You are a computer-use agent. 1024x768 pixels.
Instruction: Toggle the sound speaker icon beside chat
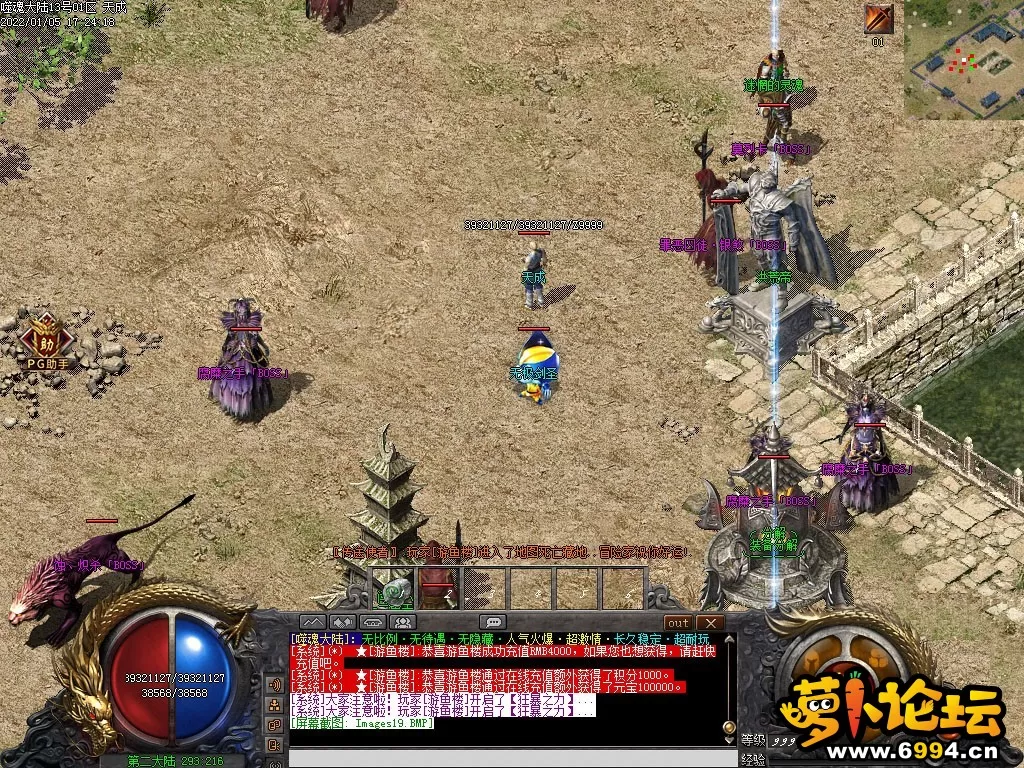[x=274, y=685]
